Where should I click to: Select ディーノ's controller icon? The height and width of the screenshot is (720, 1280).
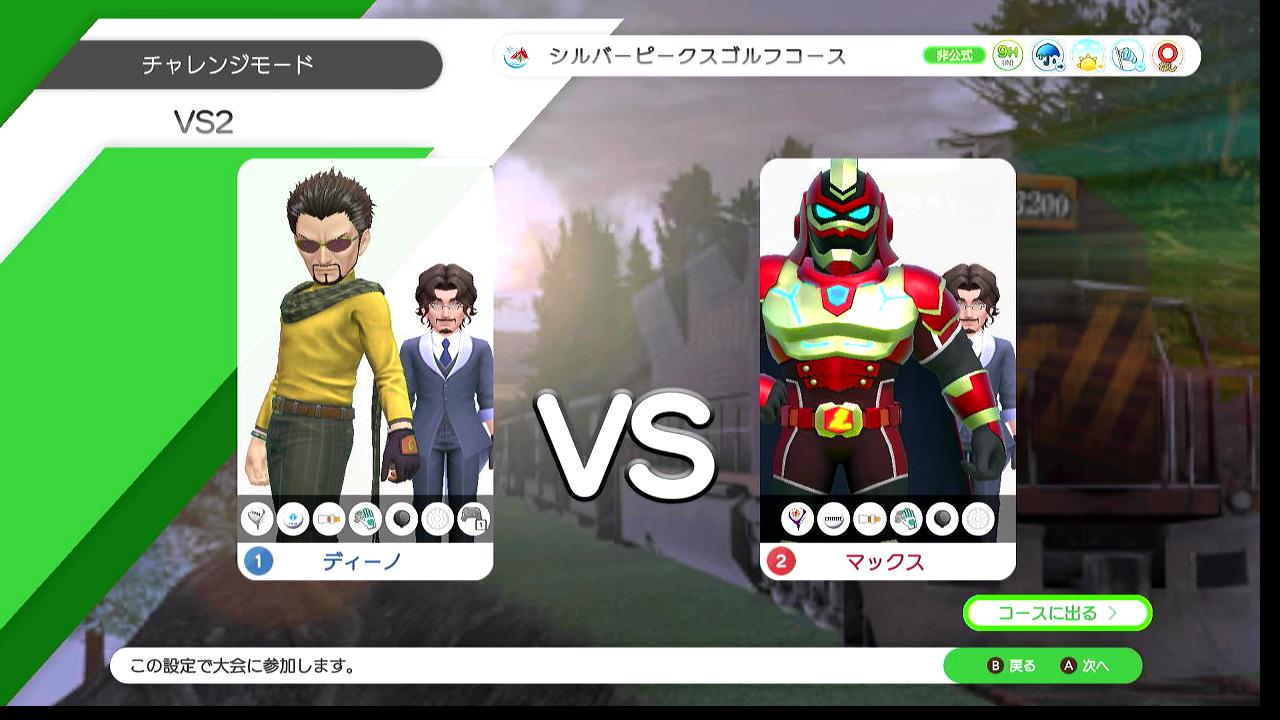click(473, 519)
